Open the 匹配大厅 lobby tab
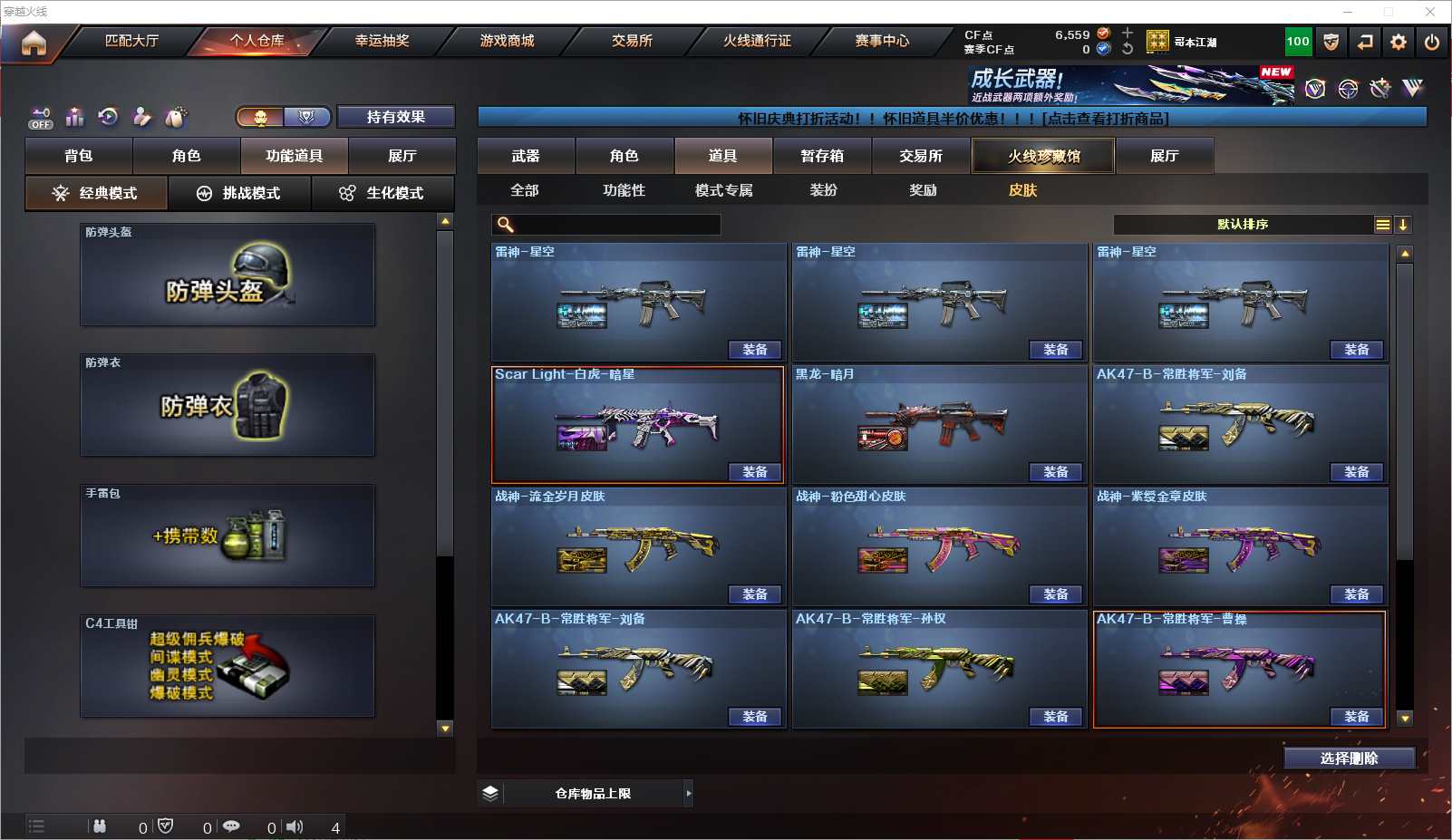 [x=131, y=41]
